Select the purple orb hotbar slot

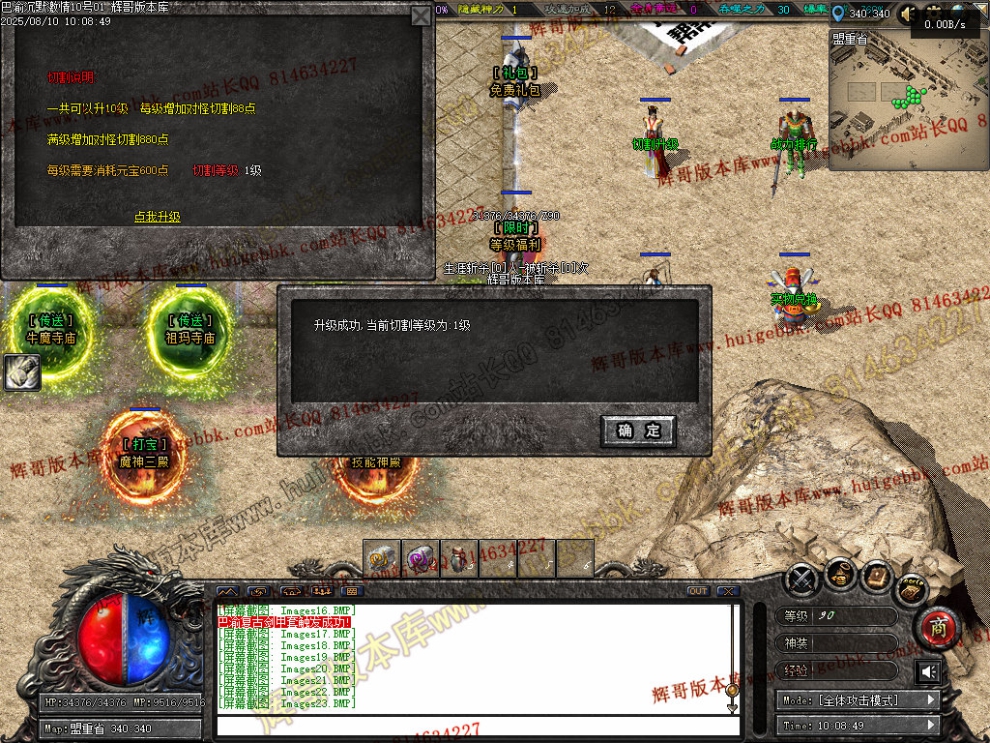pos(418,558)
